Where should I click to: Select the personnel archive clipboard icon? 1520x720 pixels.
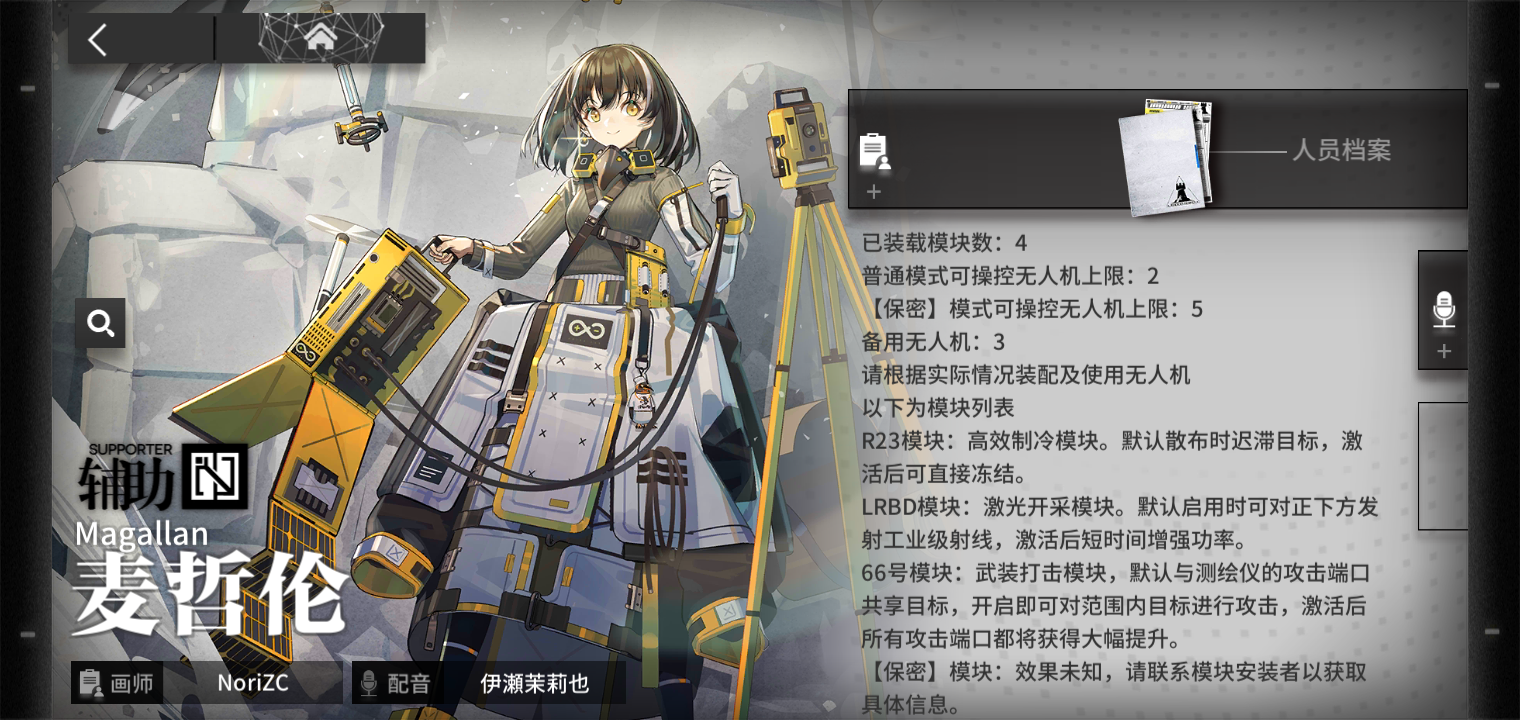[x=875, y=151]
